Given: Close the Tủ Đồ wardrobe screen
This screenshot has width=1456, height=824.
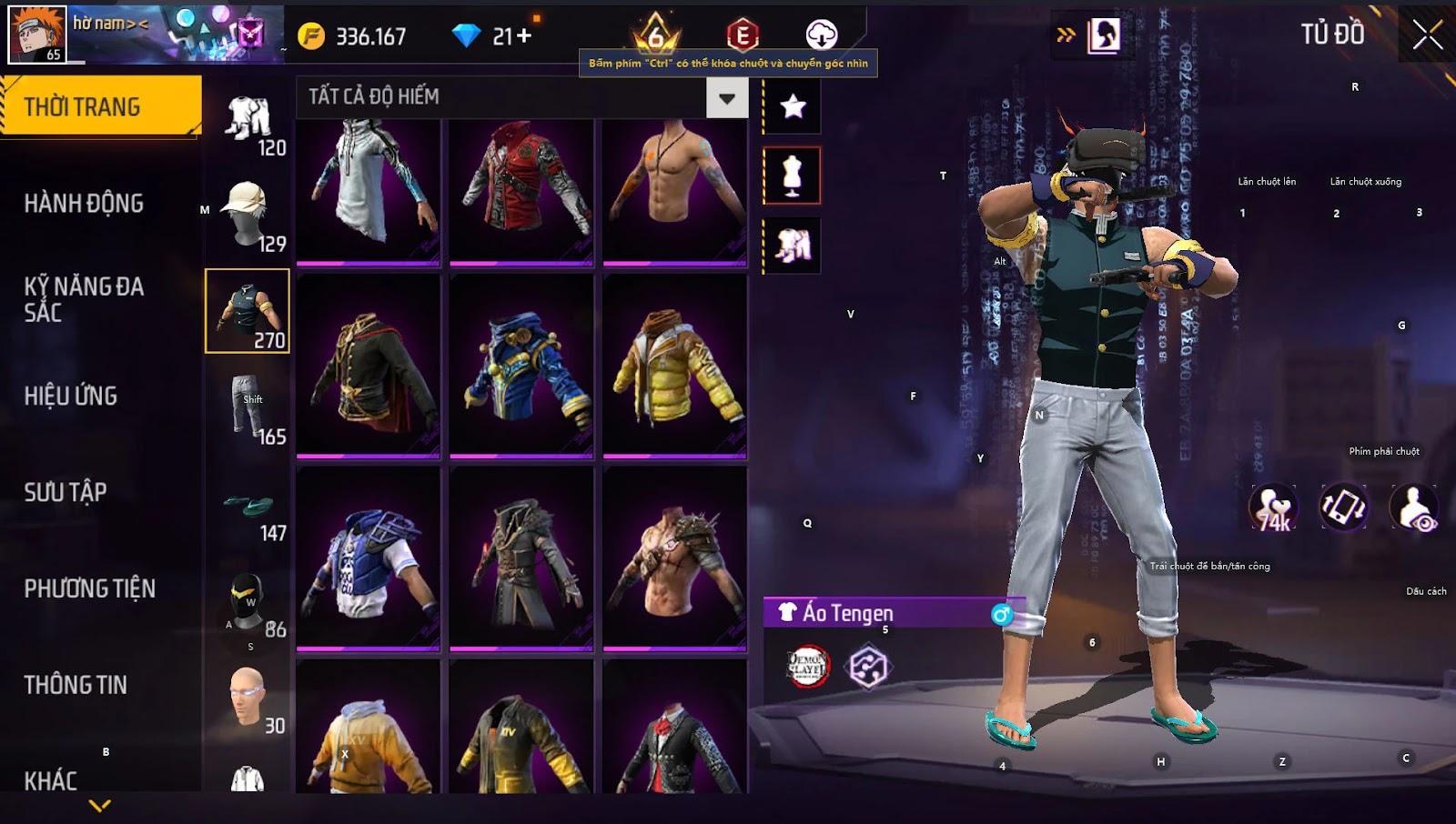Looking at the screenshot, I should click(1427, 35).
